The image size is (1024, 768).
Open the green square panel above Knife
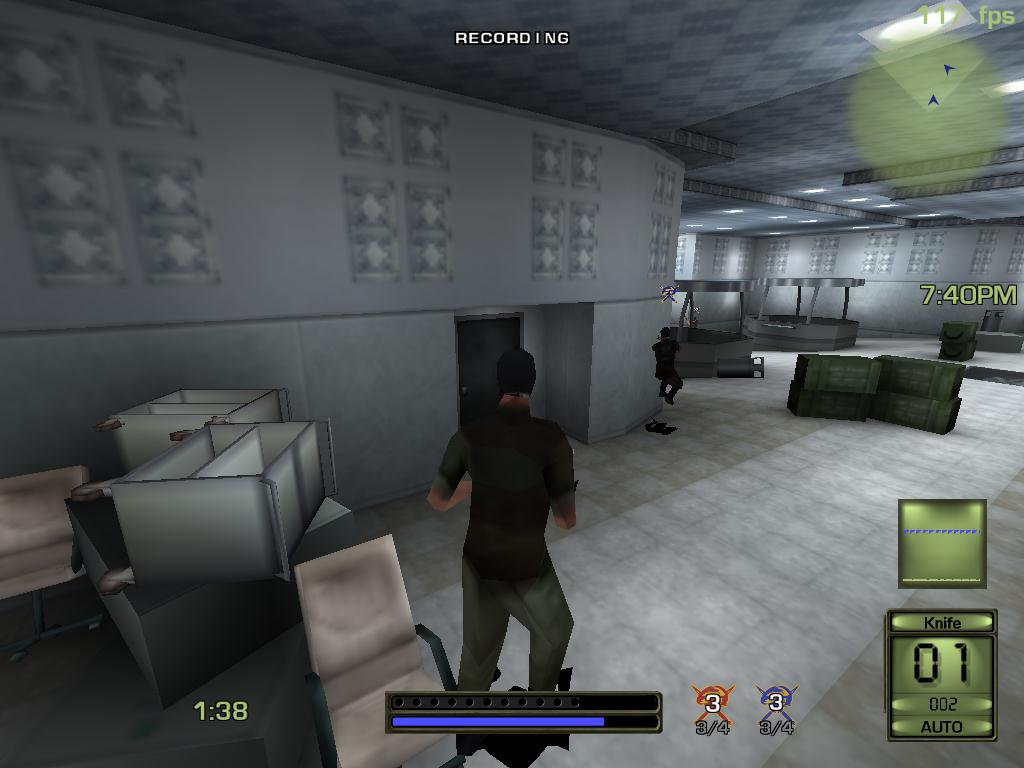click(x=942, y=542)
